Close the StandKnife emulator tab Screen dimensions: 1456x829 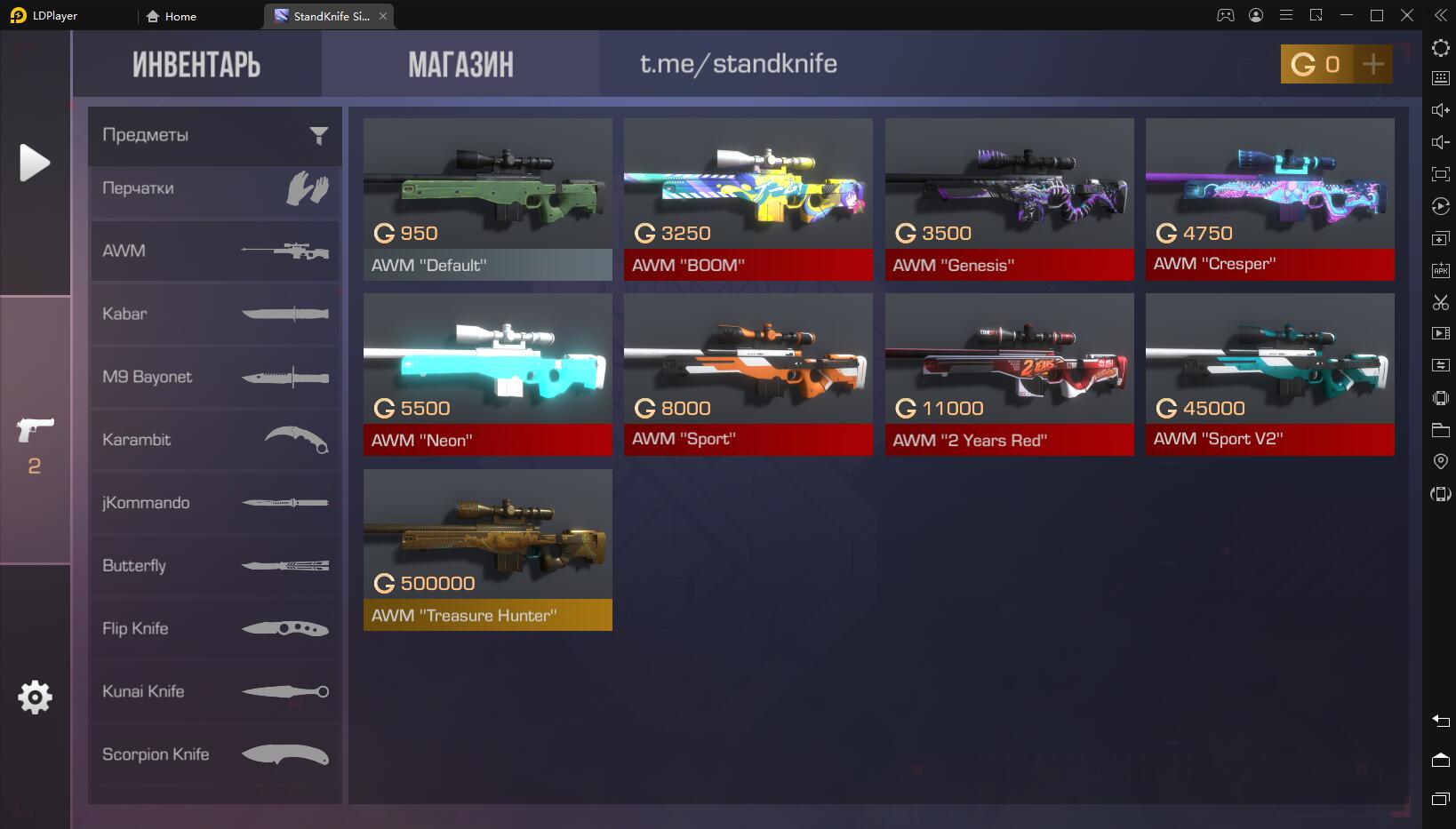tap(383, 16)
